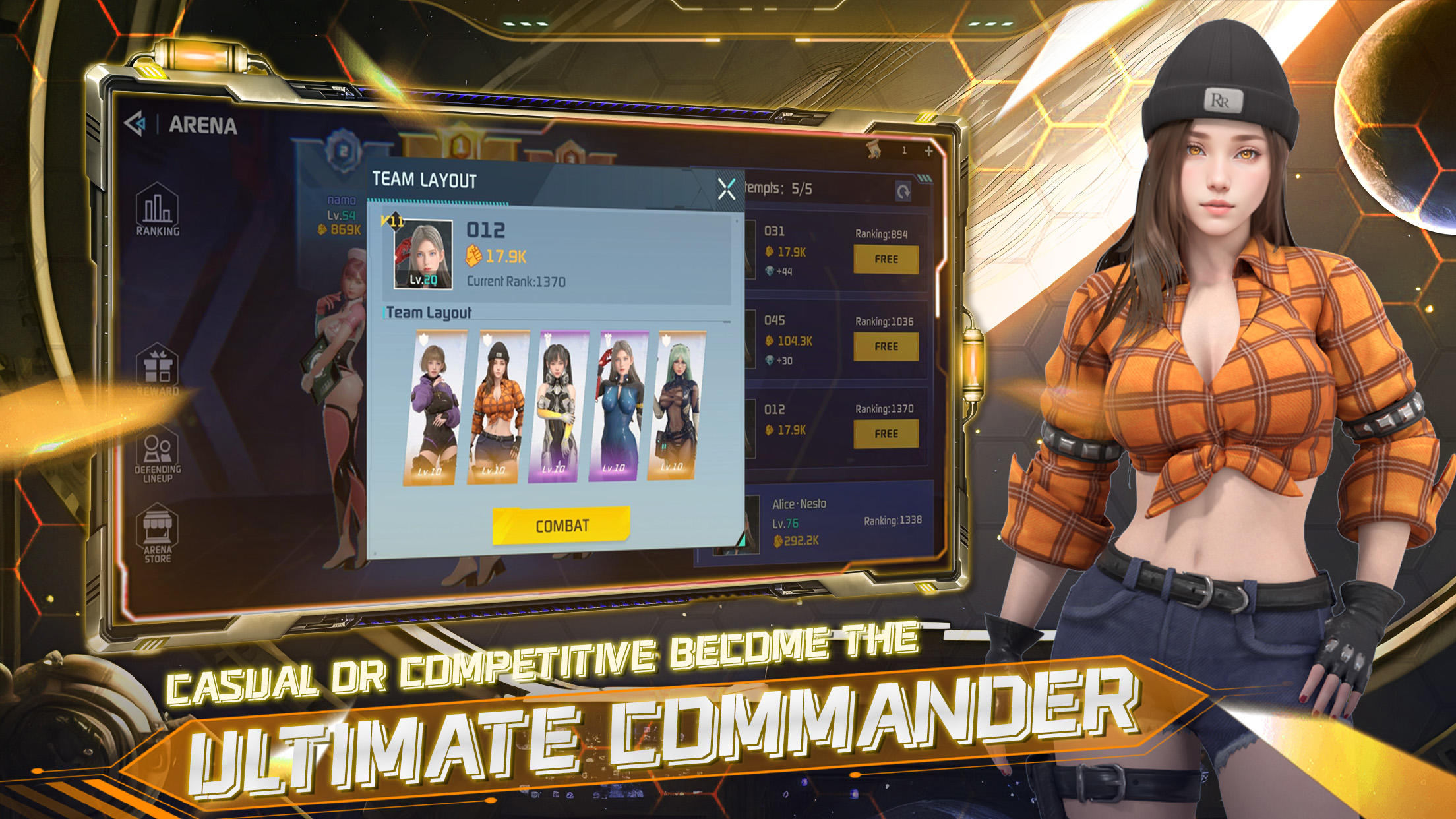Click FREE beside opponent 012

[x=886, y=433]
